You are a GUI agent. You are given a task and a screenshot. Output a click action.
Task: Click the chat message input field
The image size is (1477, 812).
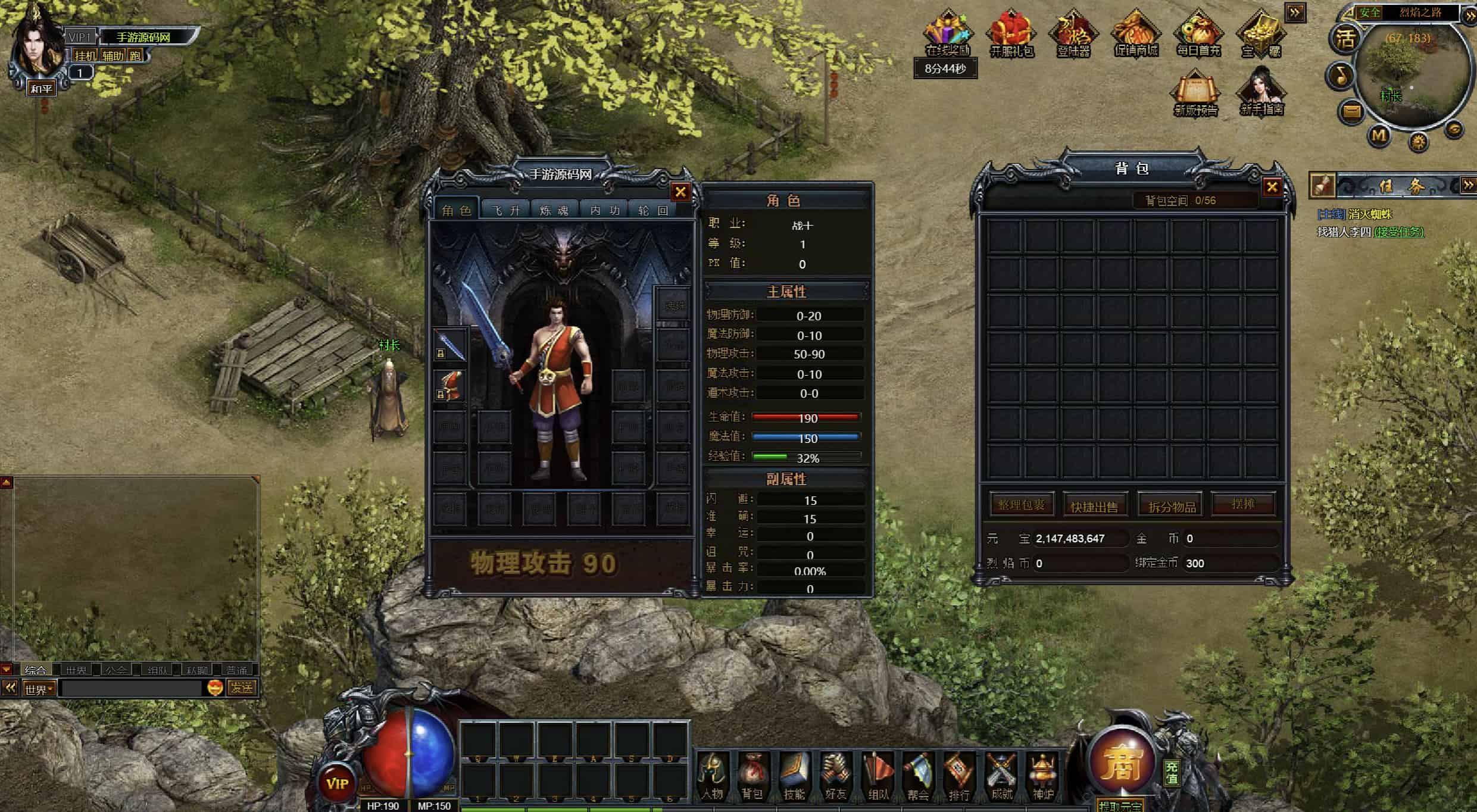(x=132, y=689)
